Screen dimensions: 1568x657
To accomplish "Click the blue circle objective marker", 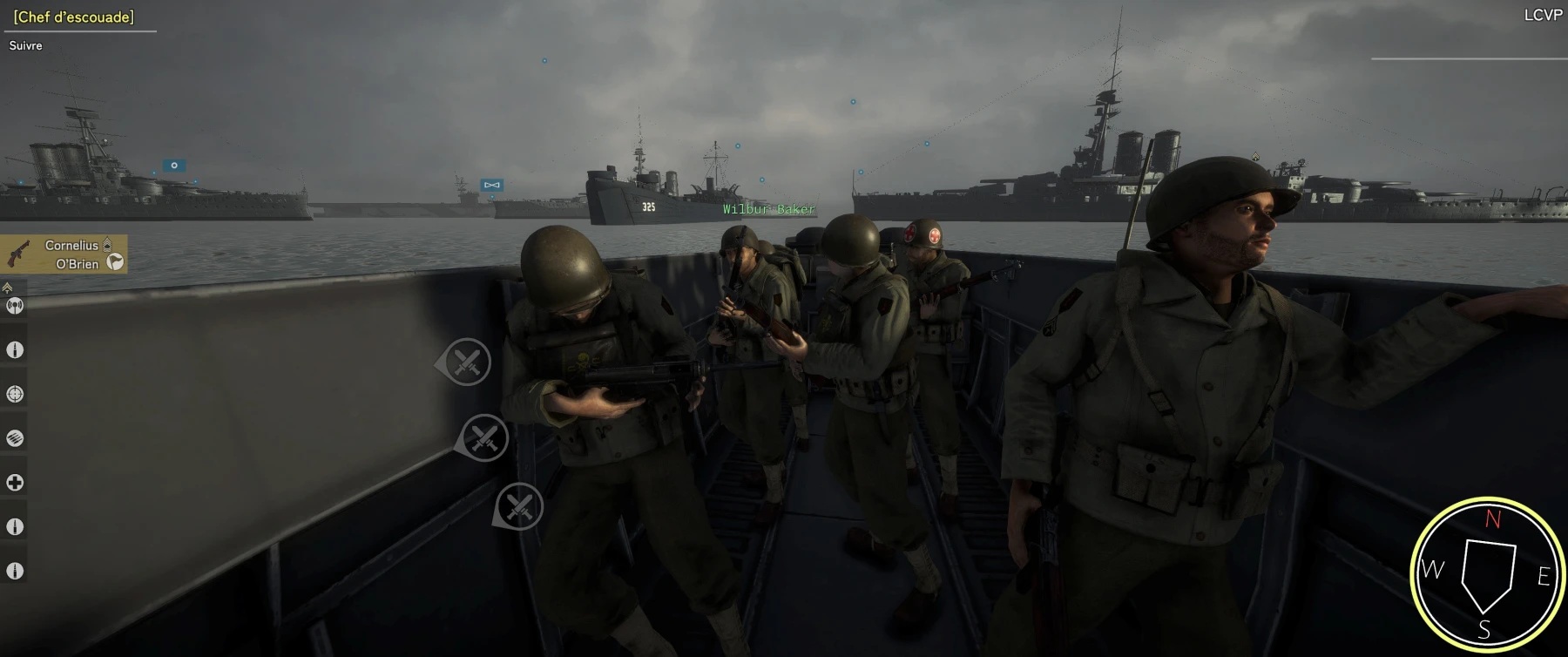I will point(174,166).
